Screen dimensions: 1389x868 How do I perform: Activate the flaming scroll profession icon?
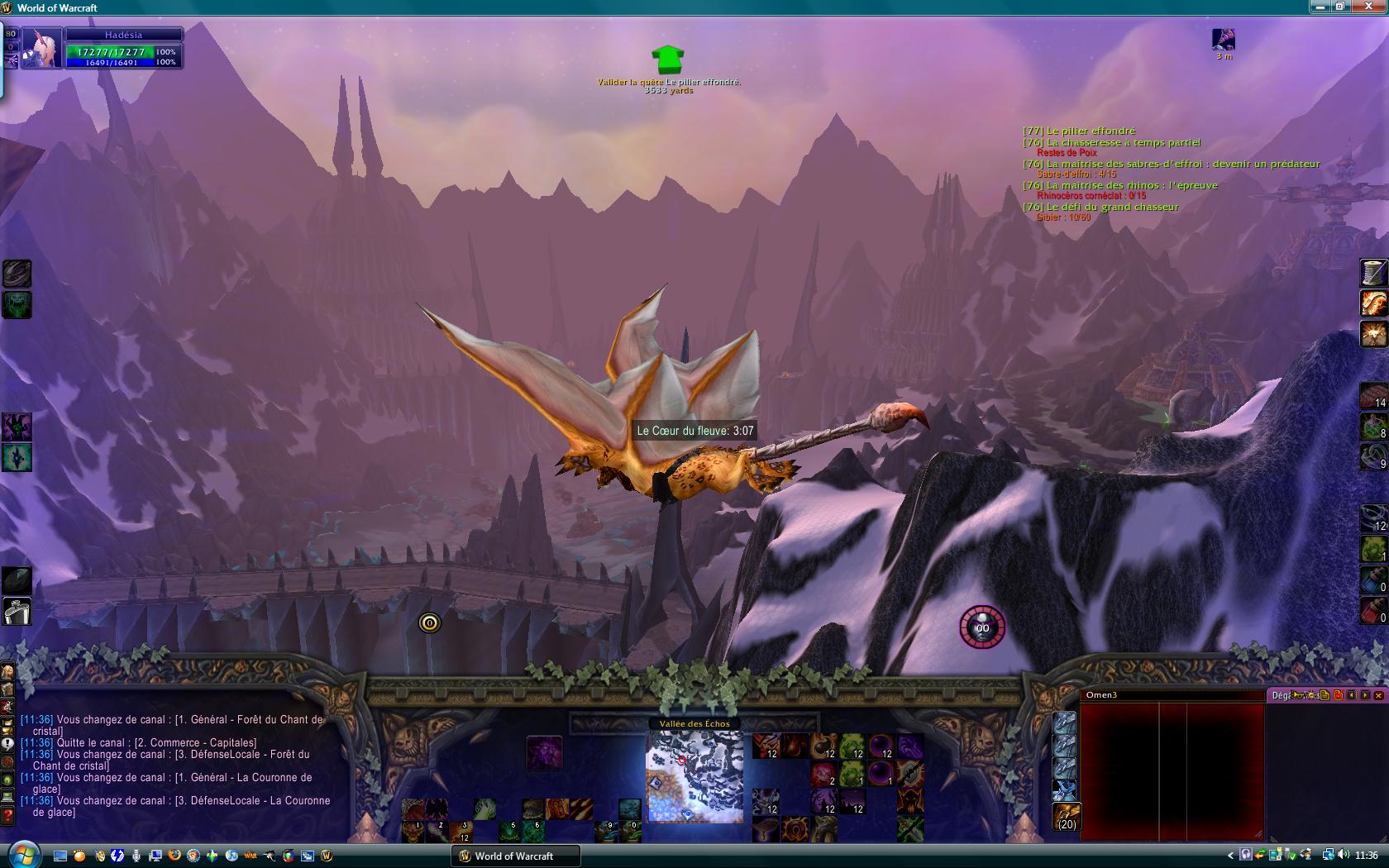click(1373, 303)
